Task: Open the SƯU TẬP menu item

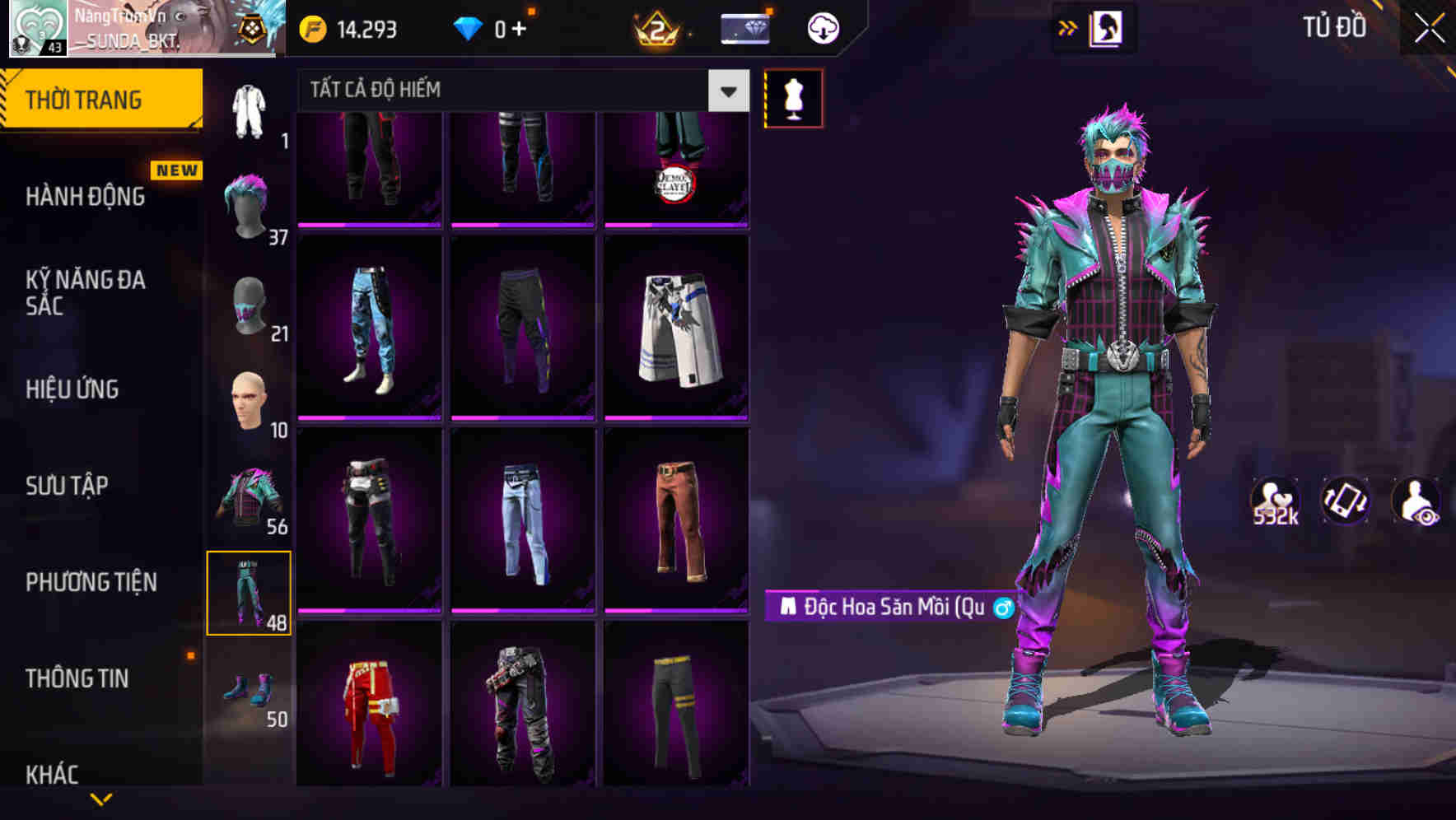Action: [68, 486]
